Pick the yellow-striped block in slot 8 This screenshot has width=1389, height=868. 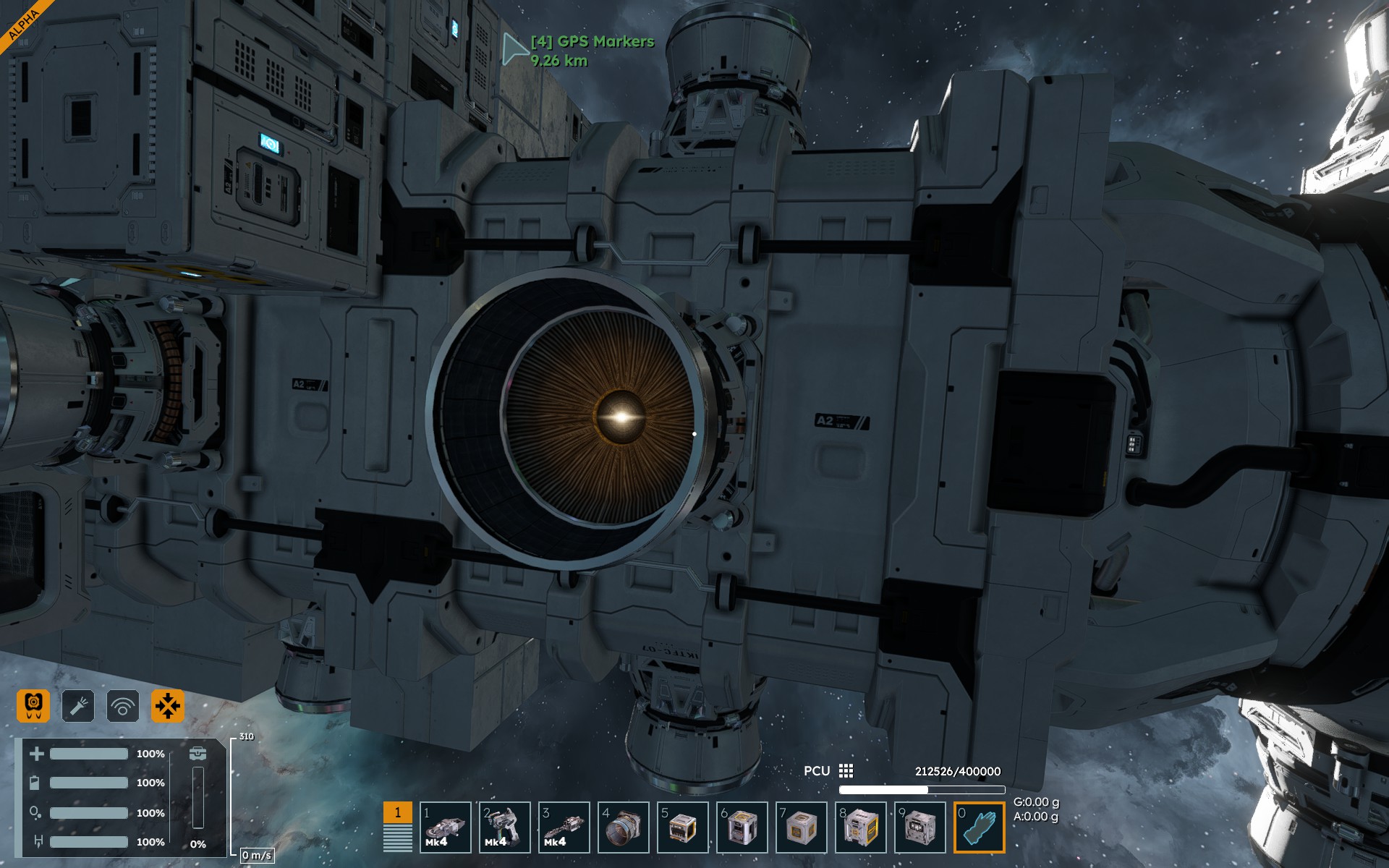860,827
